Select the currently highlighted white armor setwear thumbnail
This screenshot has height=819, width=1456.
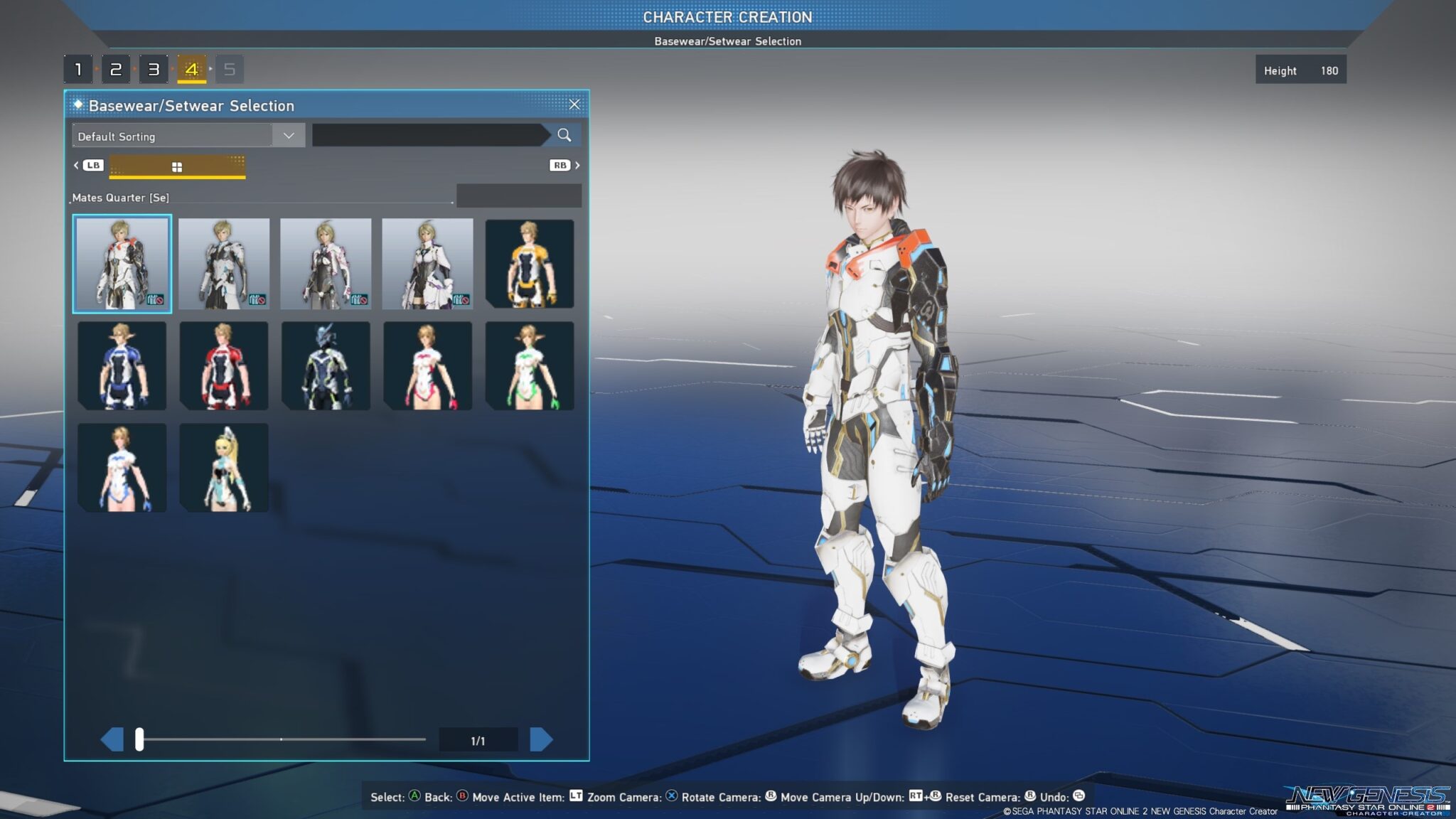pyautogui.click(x=122, y=264)
